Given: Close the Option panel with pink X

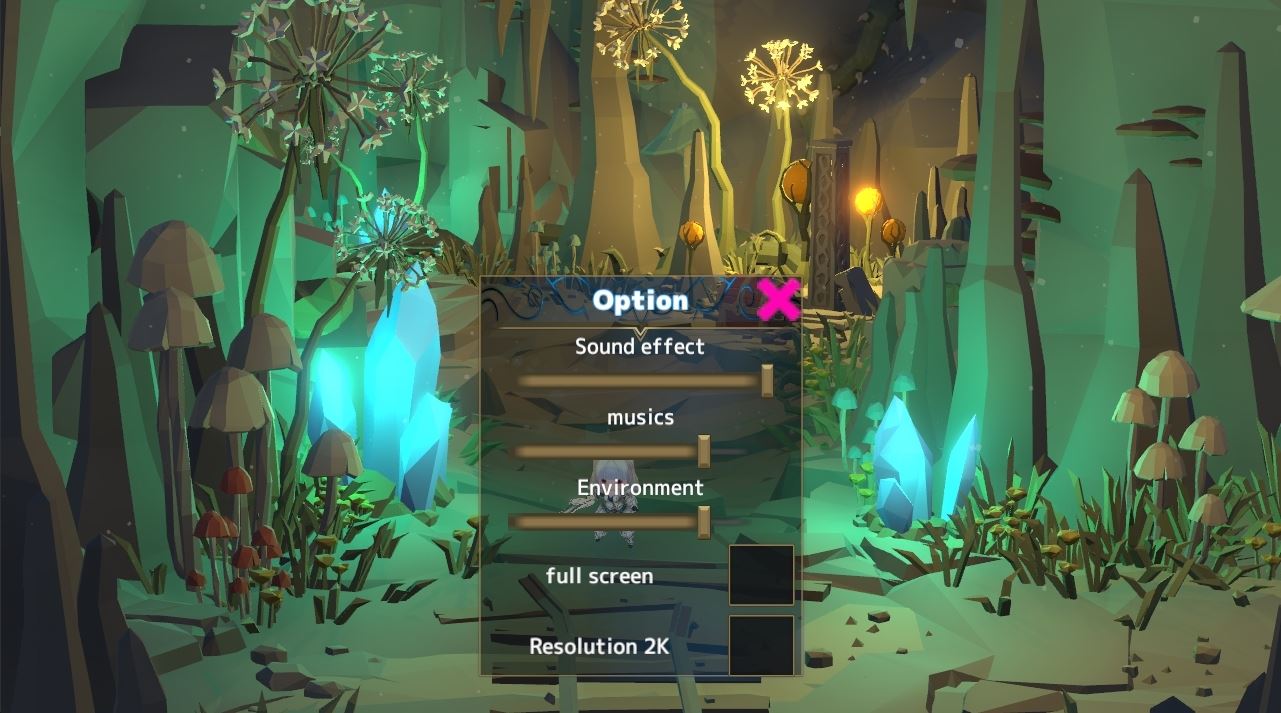Looking at the screenshot, I should 778,299.
